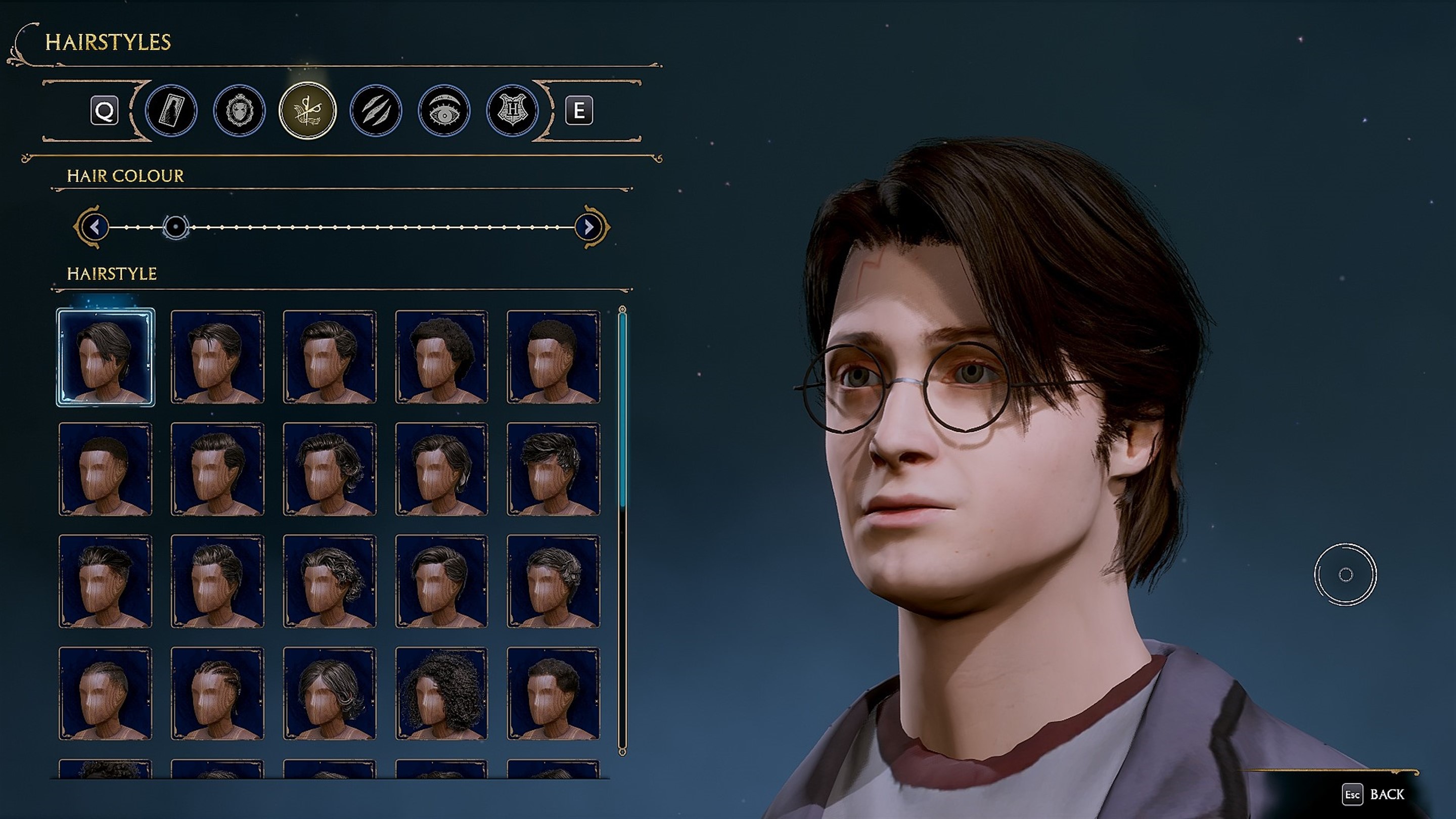Select the highlighted first hairstyle thumbnail
This screenshot has width=1456, height=819.
point(106,357)
